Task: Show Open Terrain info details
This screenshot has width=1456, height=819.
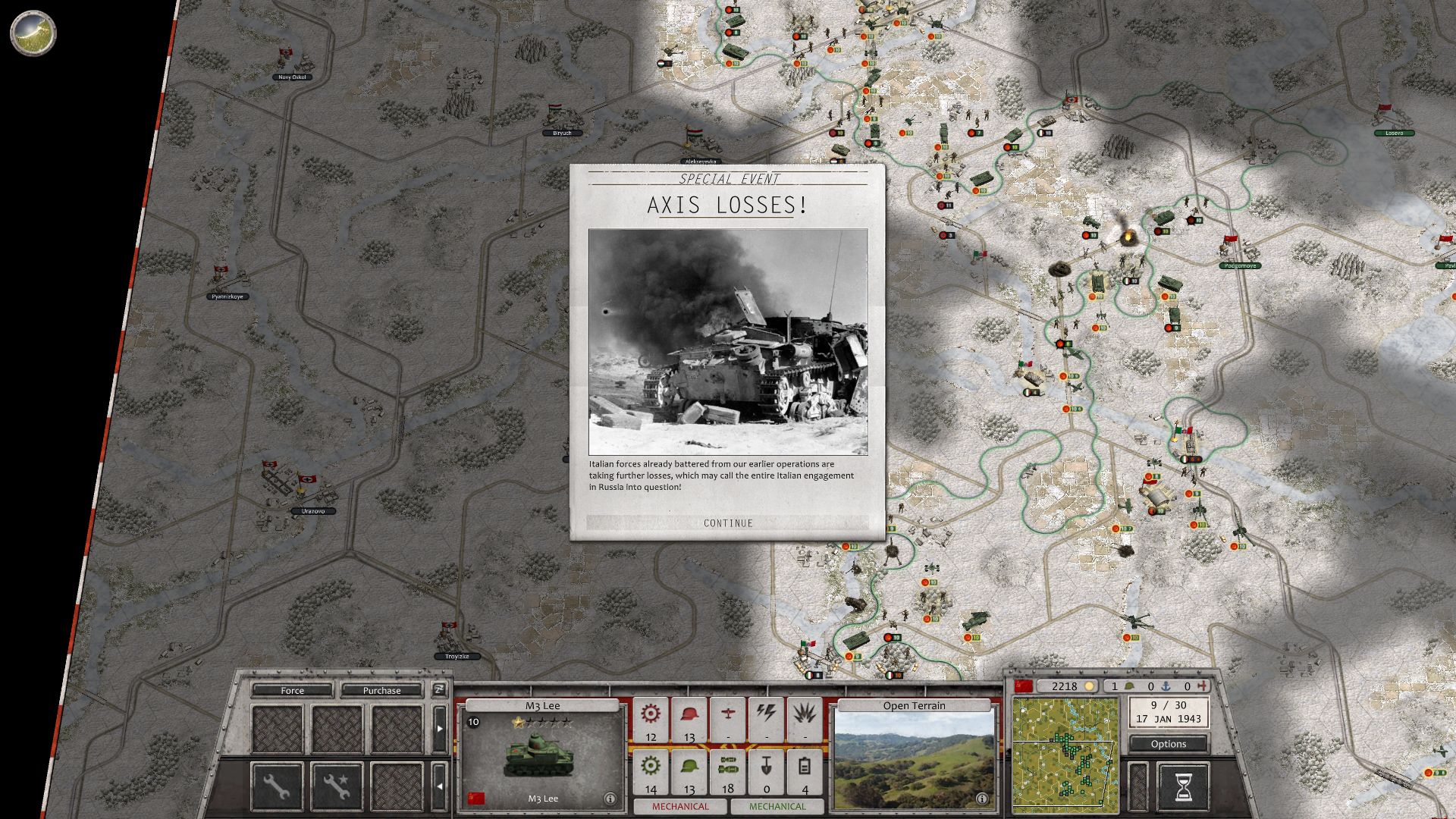Action: tap(981, 799)
